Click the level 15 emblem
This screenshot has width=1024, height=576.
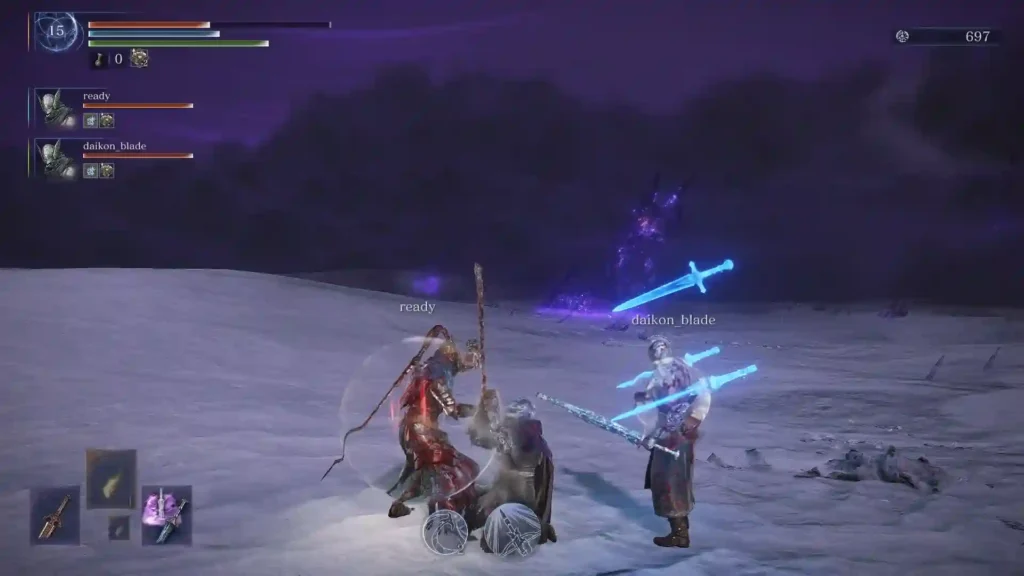click(x=57, y=31)
